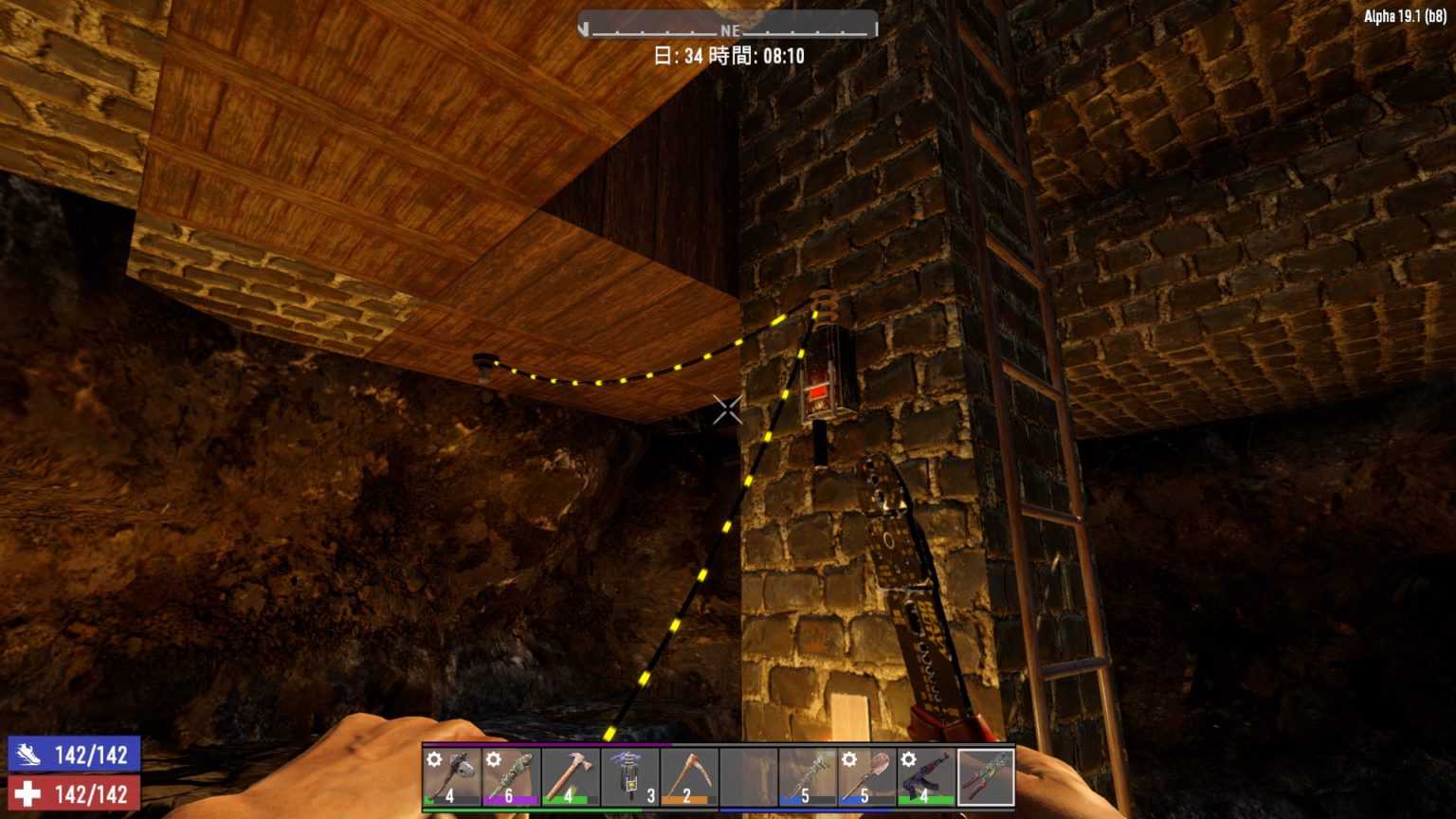Equip the wrench from the hotbar

click(807, 777)
